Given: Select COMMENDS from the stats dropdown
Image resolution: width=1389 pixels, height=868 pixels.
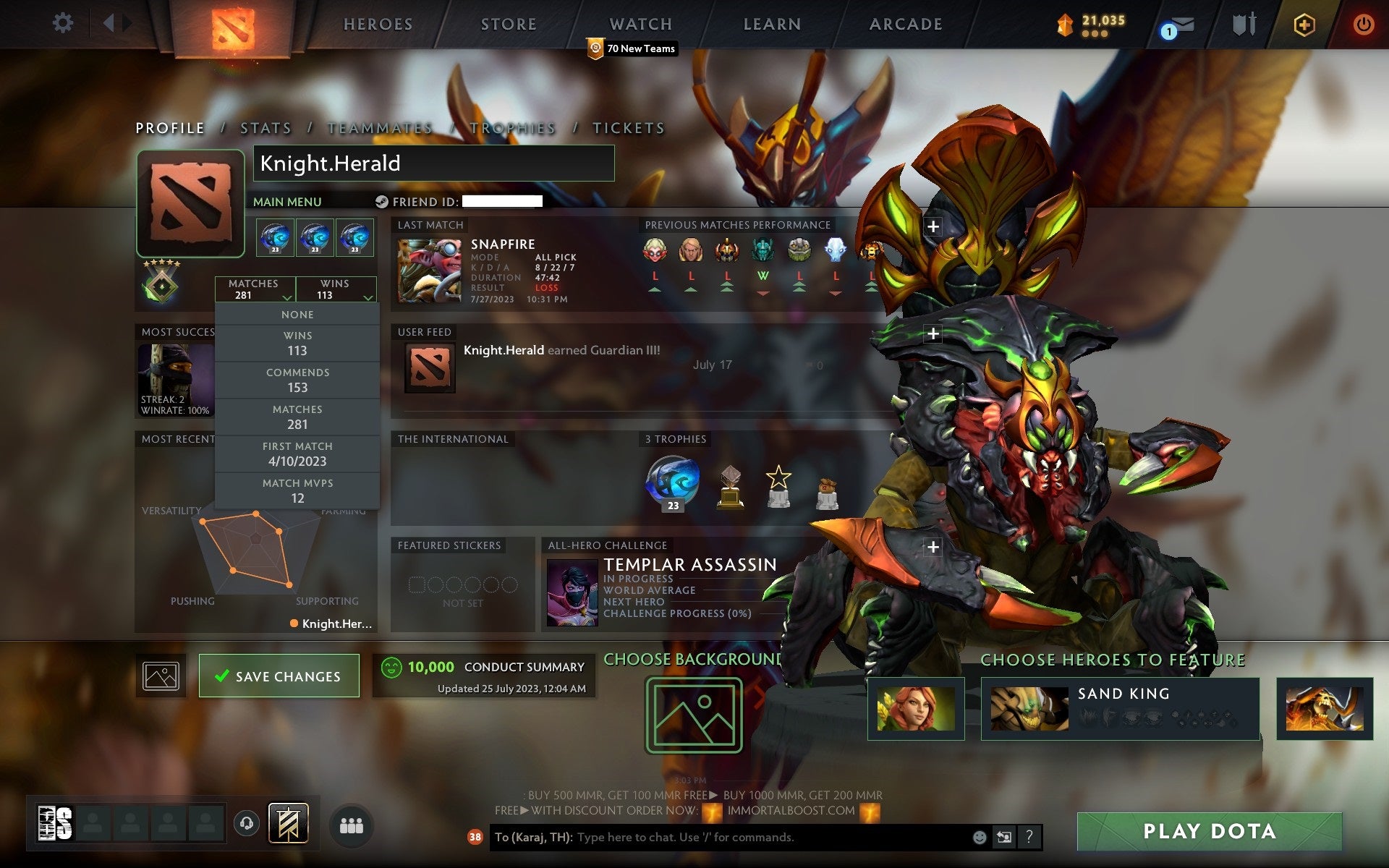Looking at the screenshot, I should tap(297, 380).
